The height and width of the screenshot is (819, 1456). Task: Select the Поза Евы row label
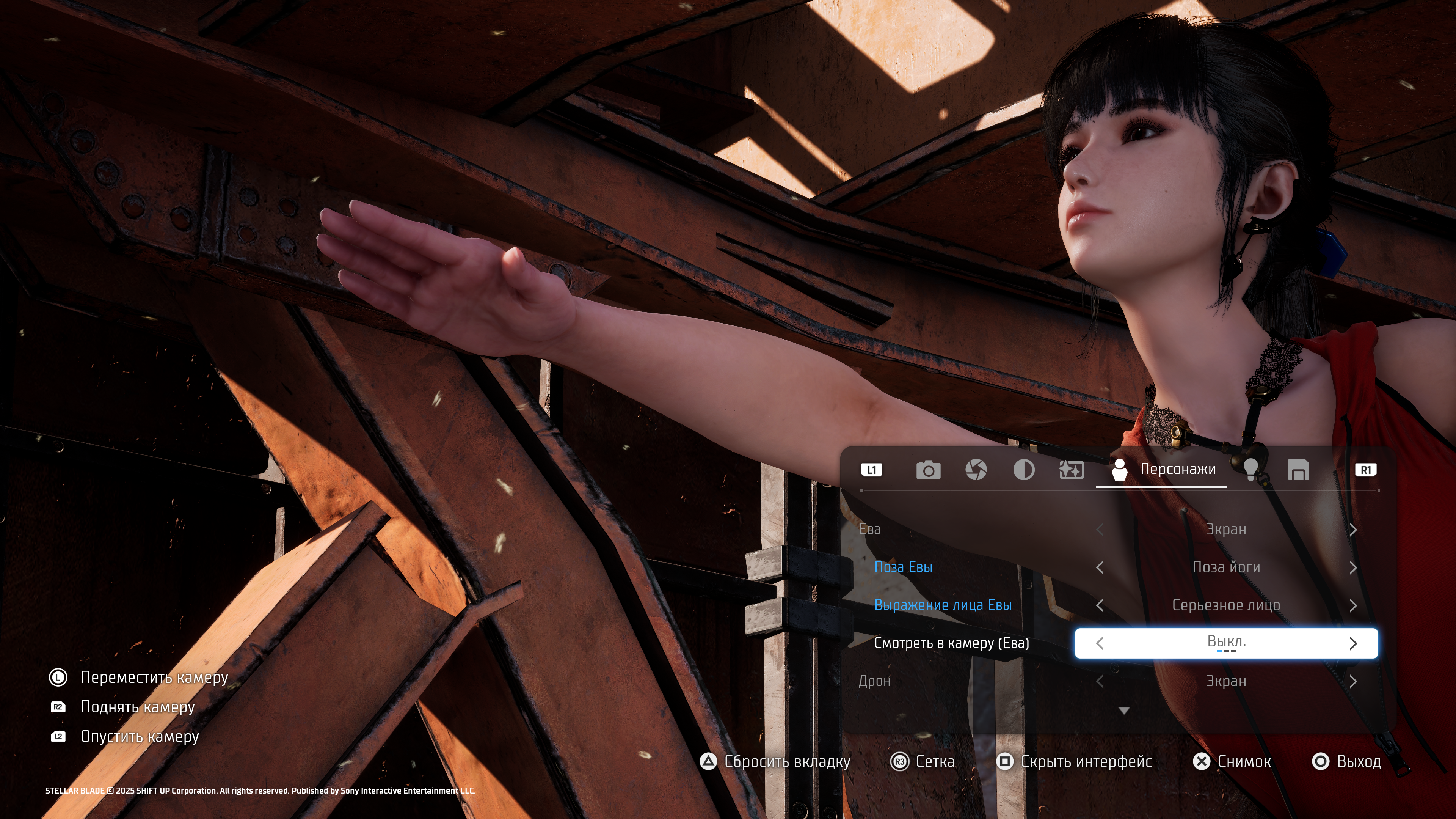[x=903, y=567]
